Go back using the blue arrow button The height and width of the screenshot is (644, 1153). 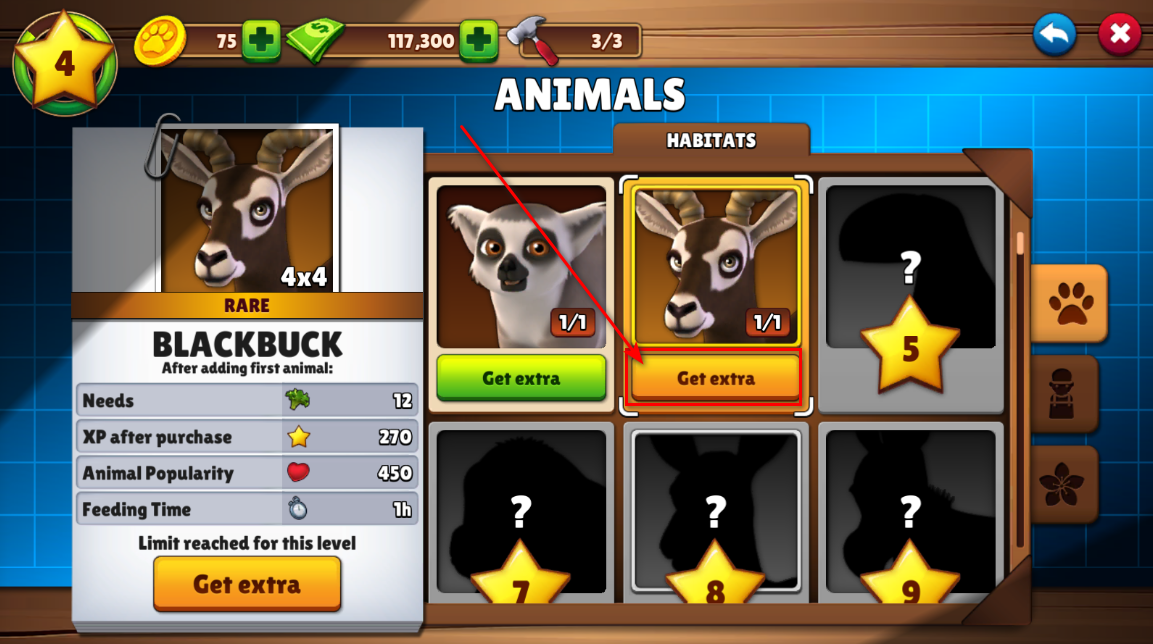1055,35
